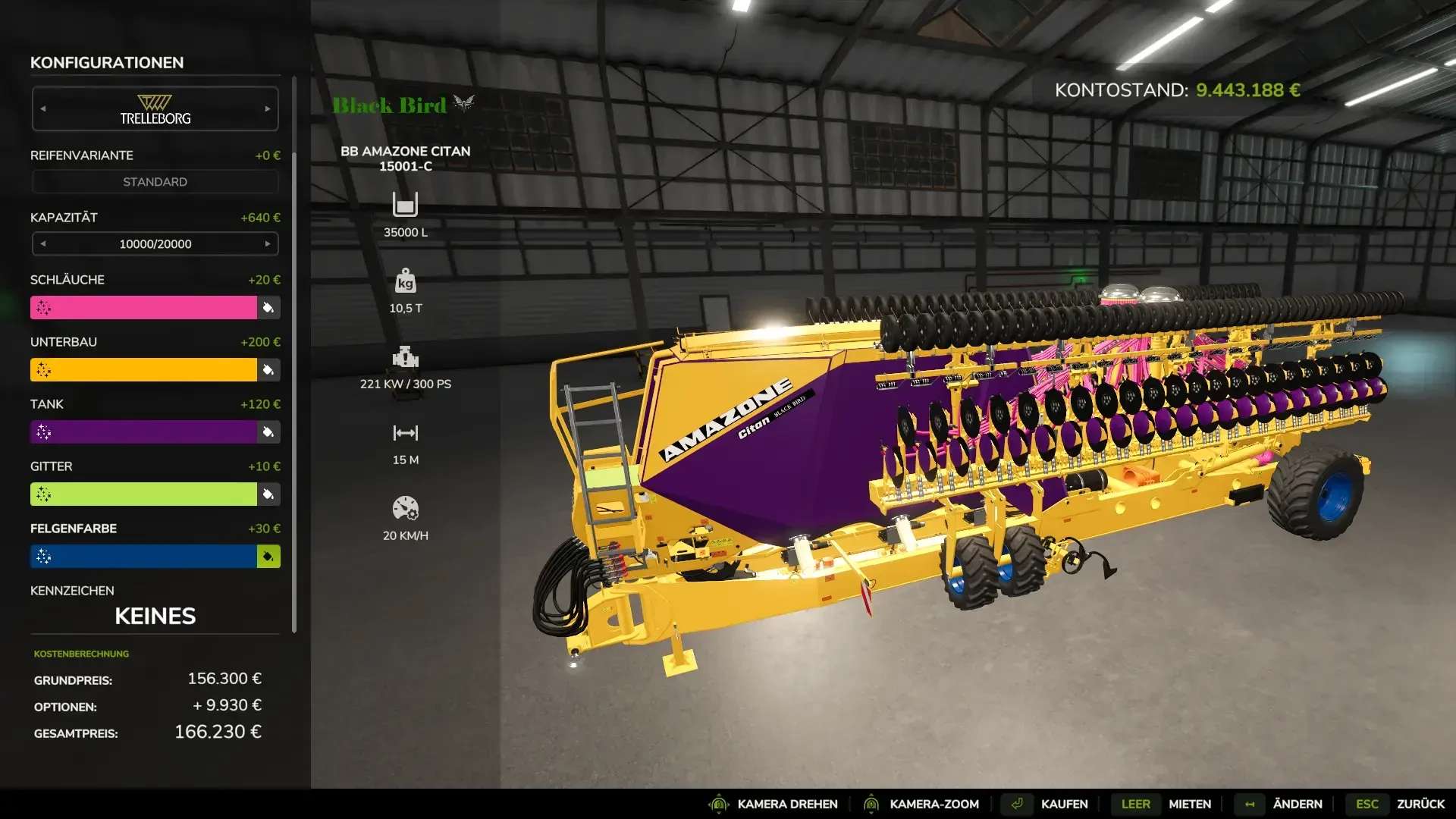This screenshot has height=819, width=1456.
Task: Rent the seeder with Mieten
Action: [x=1189, y=804]
